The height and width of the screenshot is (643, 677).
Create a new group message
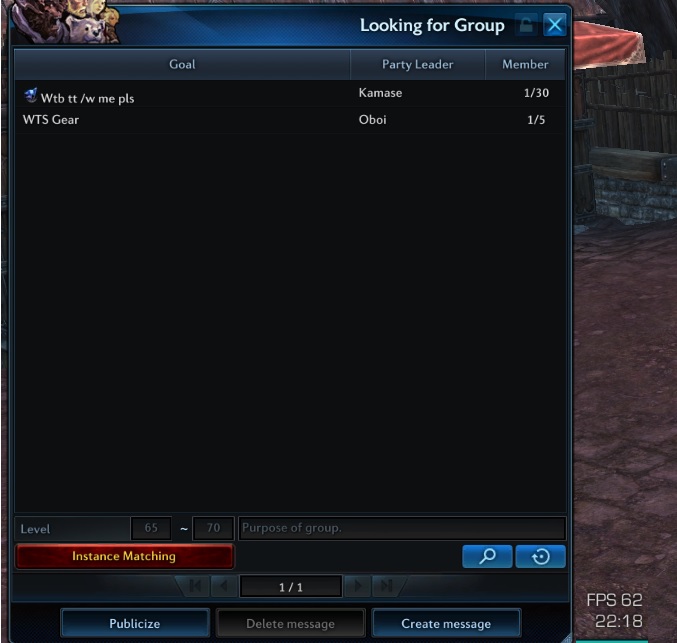(x=446, y=623)
